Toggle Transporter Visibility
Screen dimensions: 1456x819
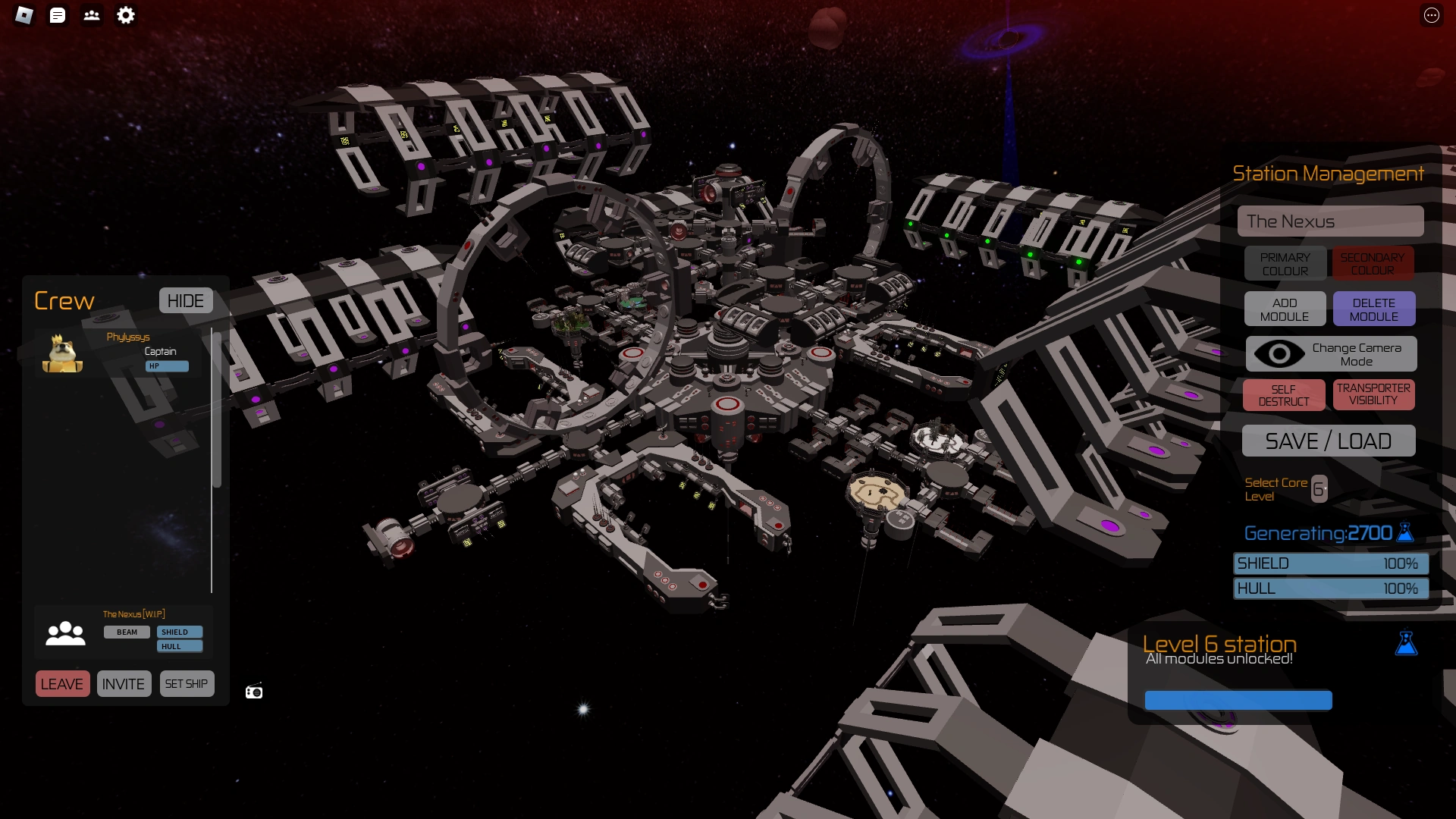tap(1373, 394)
